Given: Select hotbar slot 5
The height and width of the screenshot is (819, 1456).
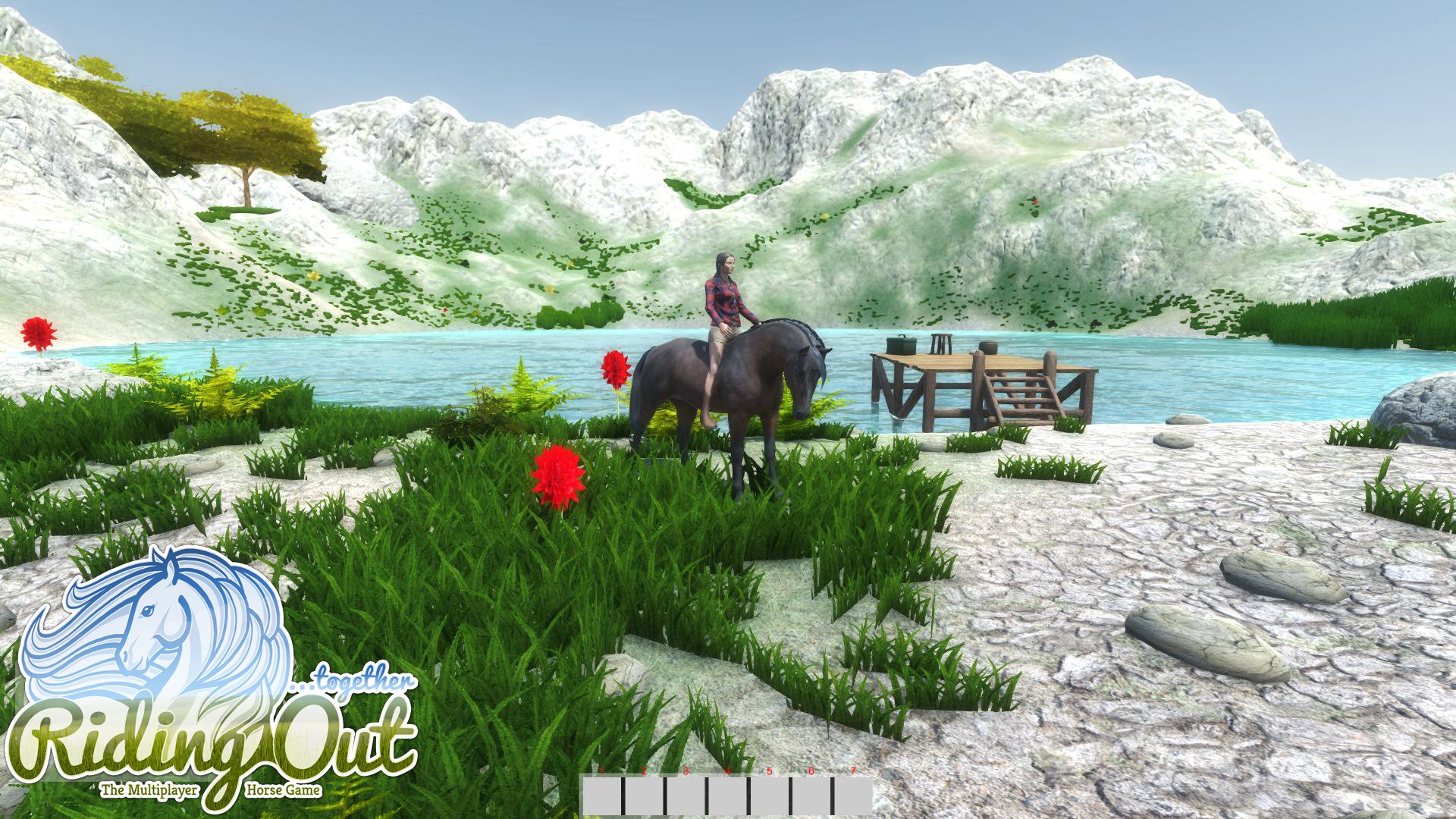Looking at the screenshot, I should coord(767,798).
